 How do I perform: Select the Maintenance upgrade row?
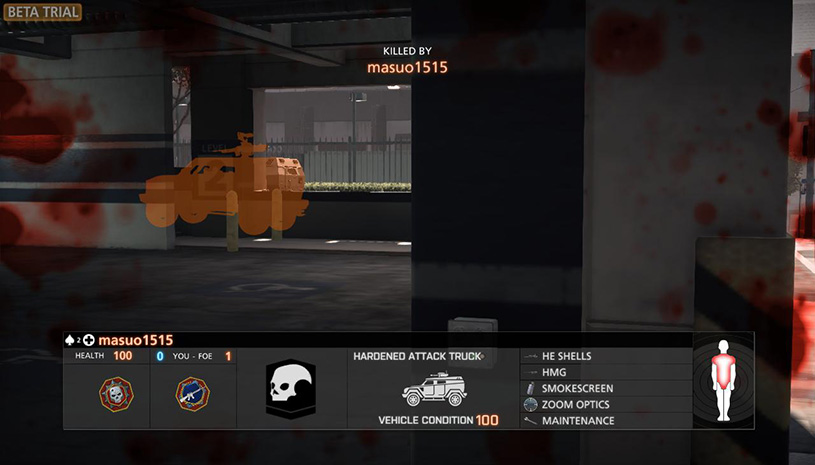pos(577,421)
